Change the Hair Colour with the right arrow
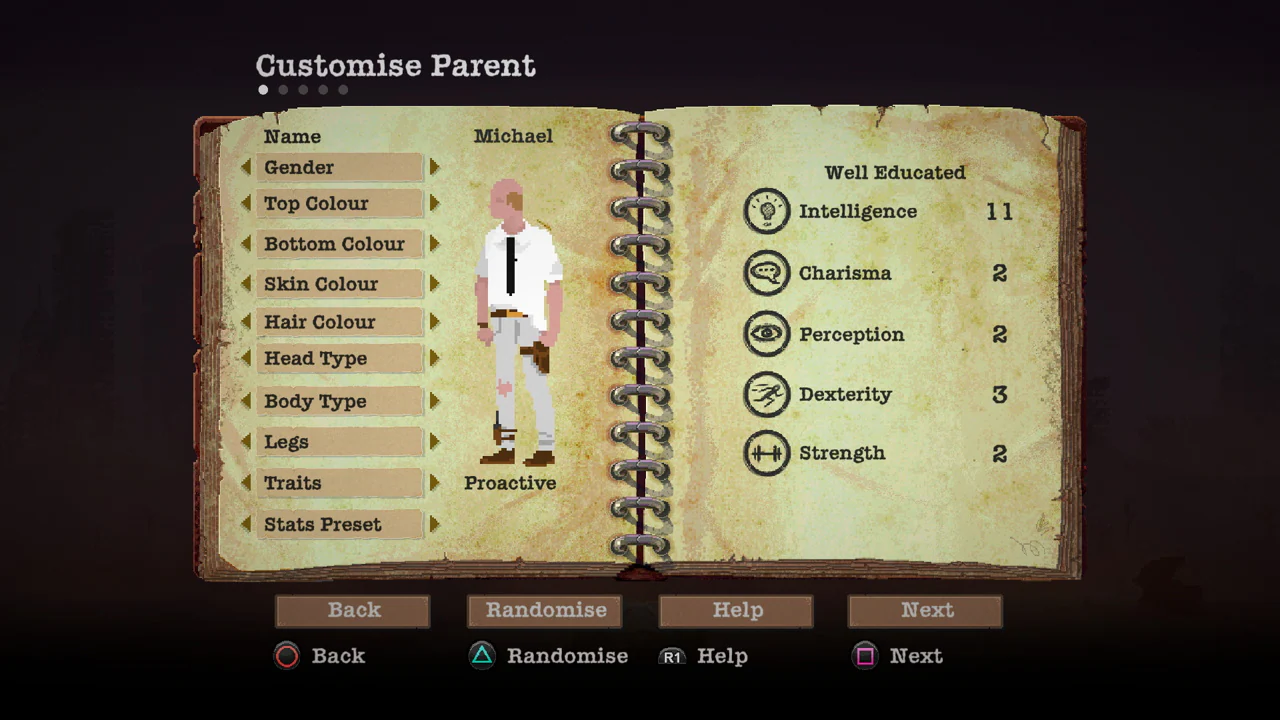This screenshot has height=720, width=1280. point(434,322)
